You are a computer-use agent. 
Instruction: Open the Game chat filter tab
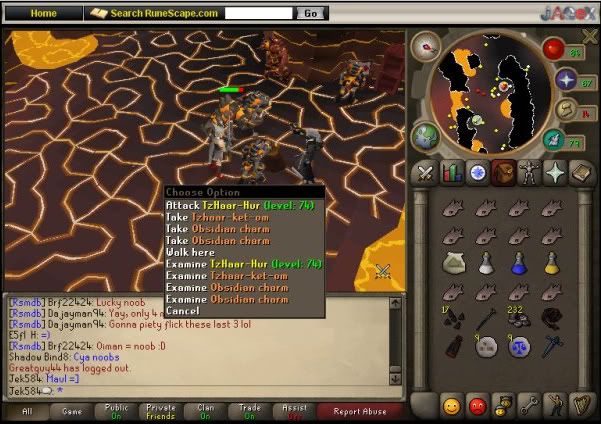coord(72,411)
